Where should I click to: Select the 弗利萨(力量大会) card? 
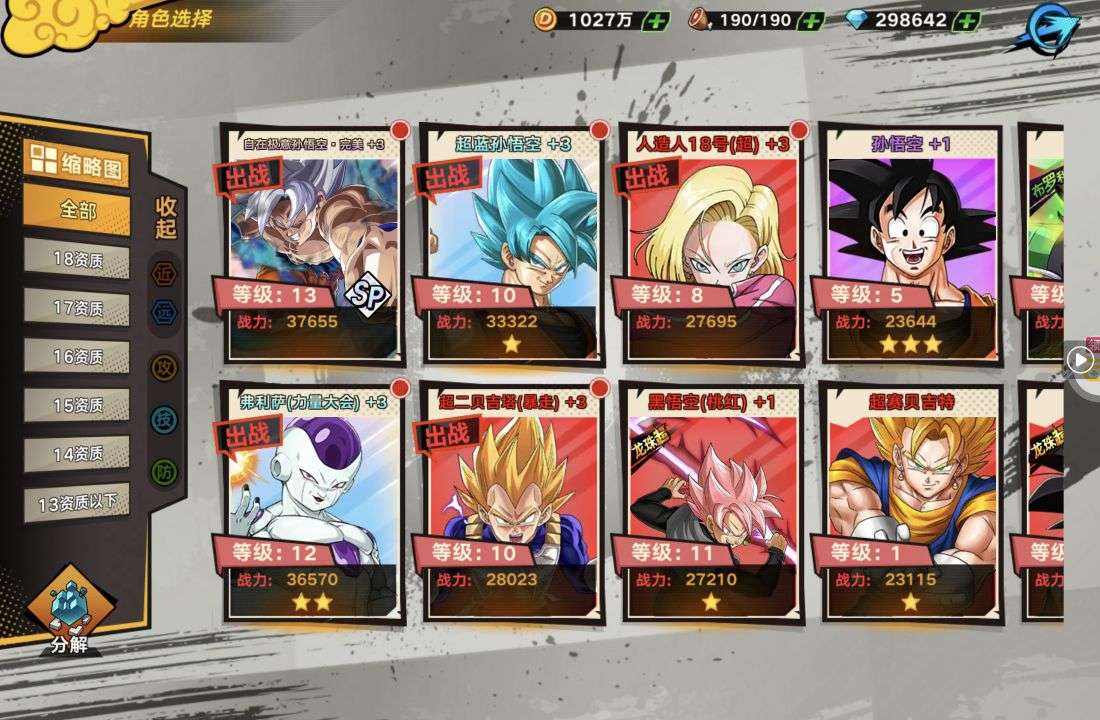tap(312, 500)
